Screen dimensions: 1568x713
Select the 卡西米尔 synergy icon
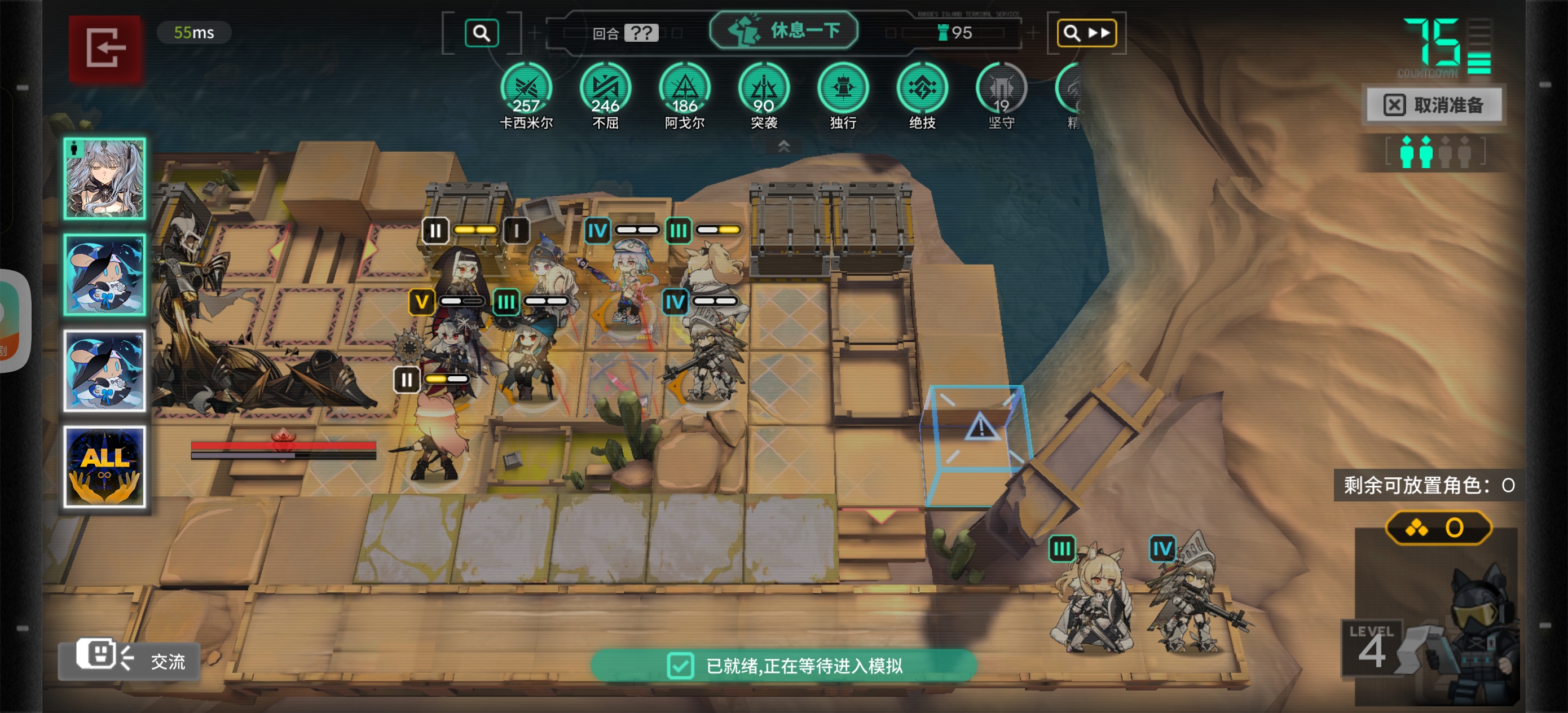(526, 89)
